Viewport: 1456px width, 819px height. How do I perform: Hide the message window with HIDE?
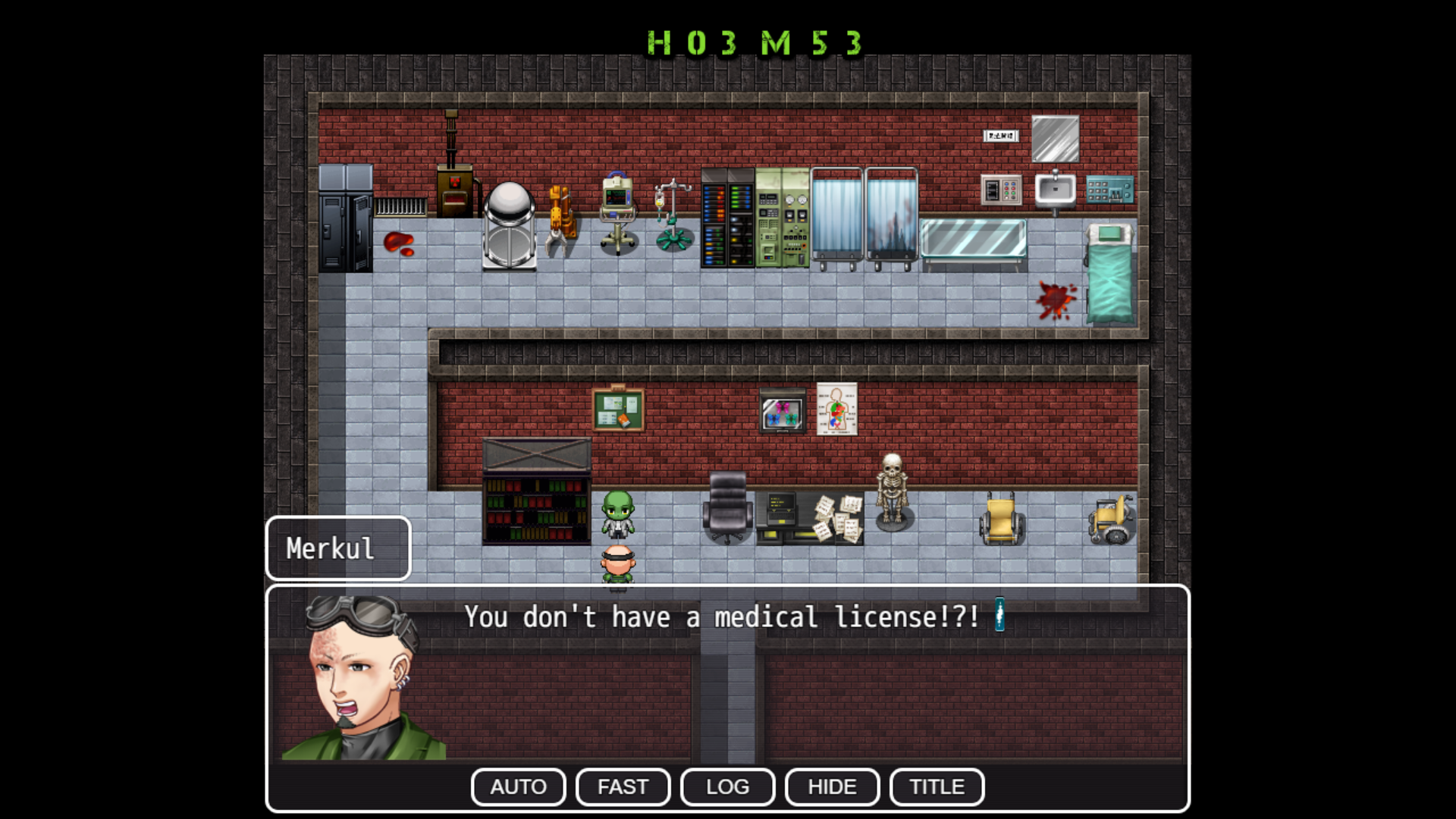point(832,786)
